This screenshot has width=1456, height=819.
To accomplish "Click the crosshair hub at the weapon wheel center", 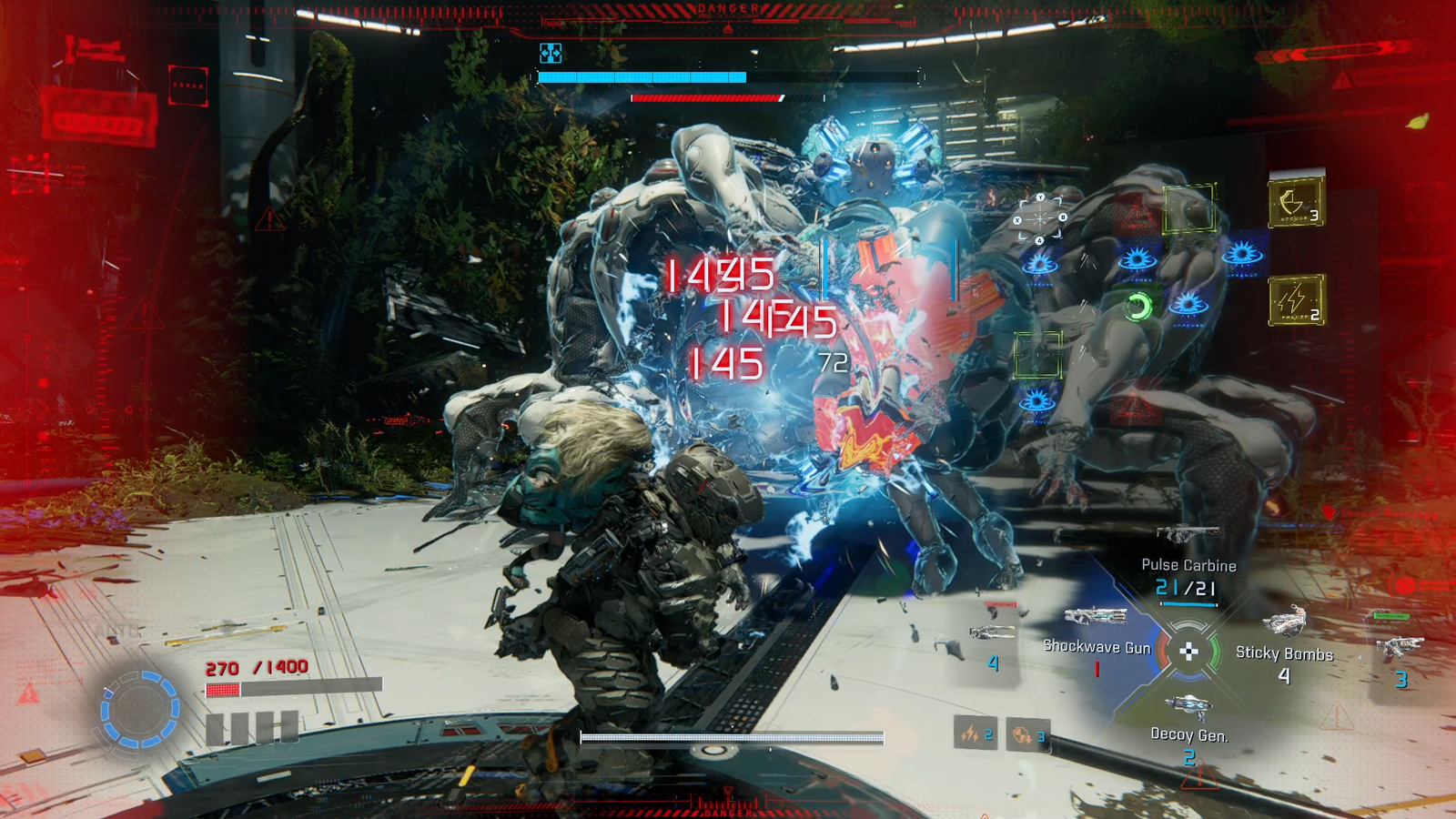I will click(x=1188, y=652).
